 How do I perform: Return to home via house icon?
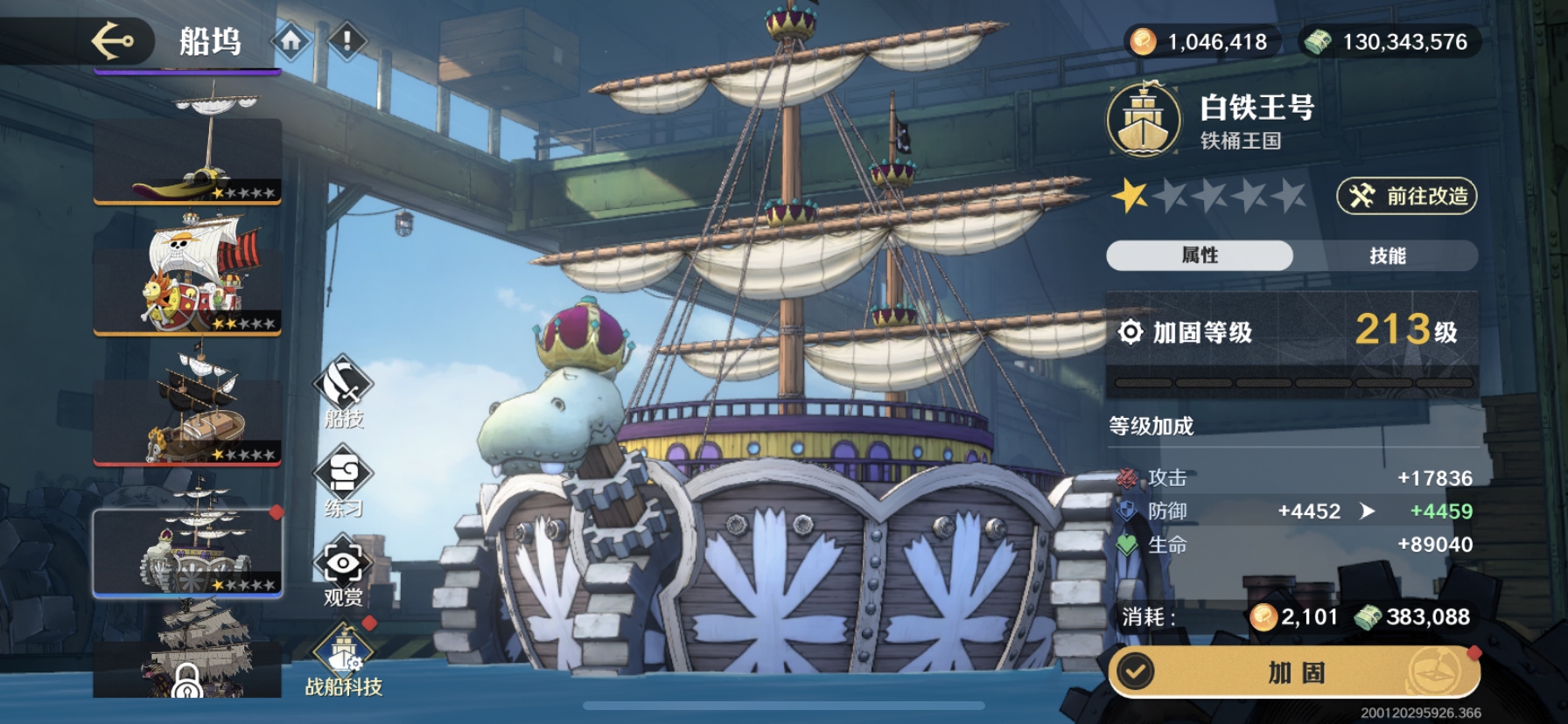point(291,40)
